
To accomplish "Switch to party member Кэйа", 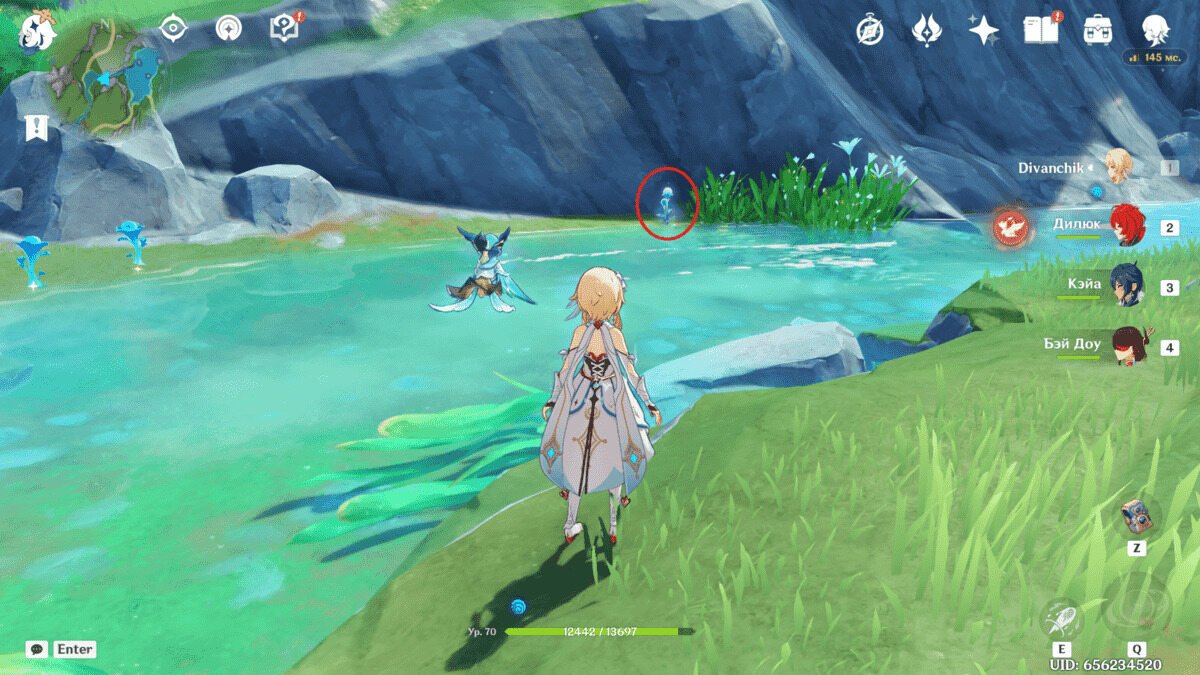I will (1128, 286).
